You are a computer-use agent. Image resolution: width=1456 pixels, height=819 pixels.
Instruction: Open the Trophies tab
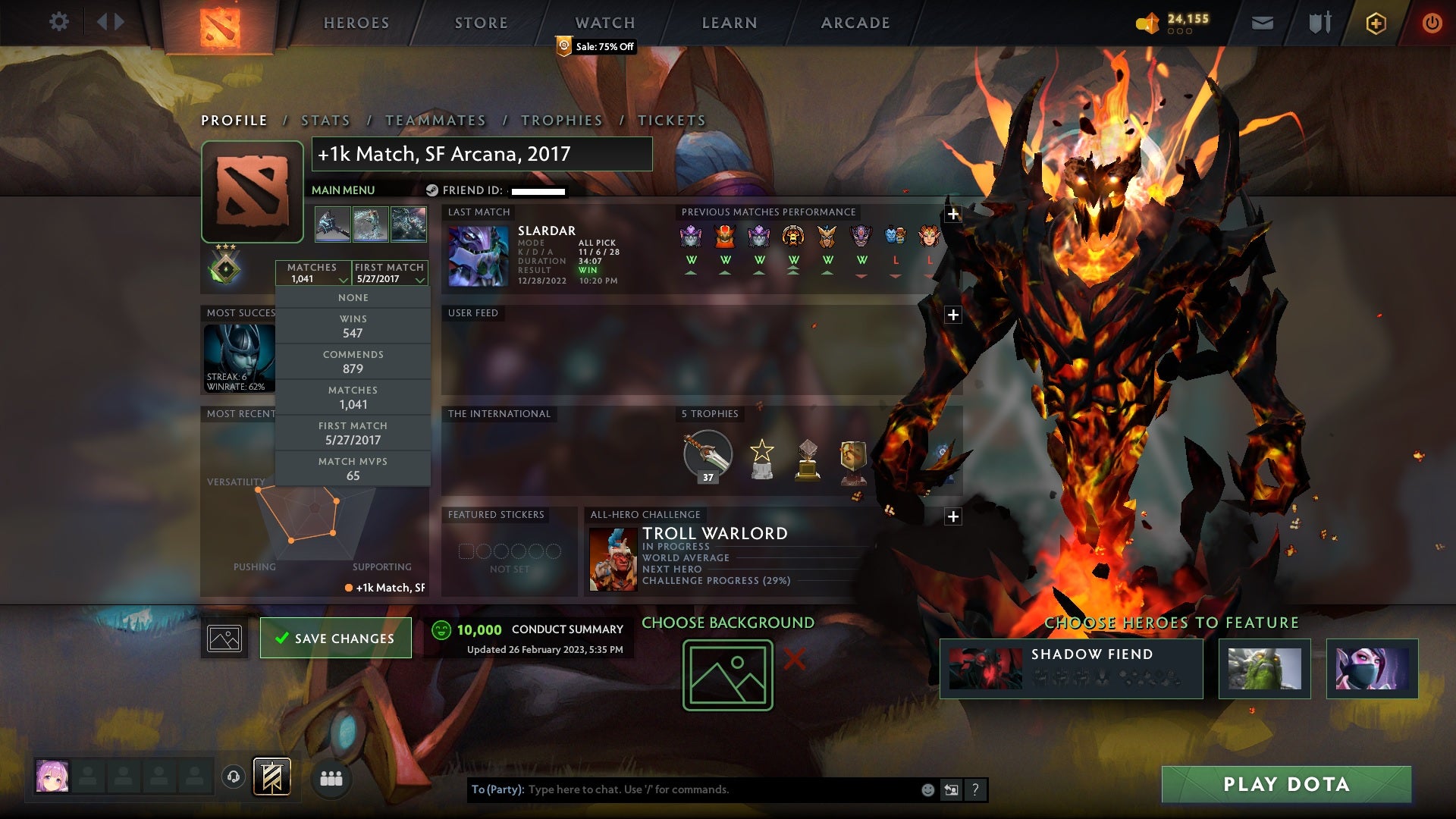tap(561, 121)
